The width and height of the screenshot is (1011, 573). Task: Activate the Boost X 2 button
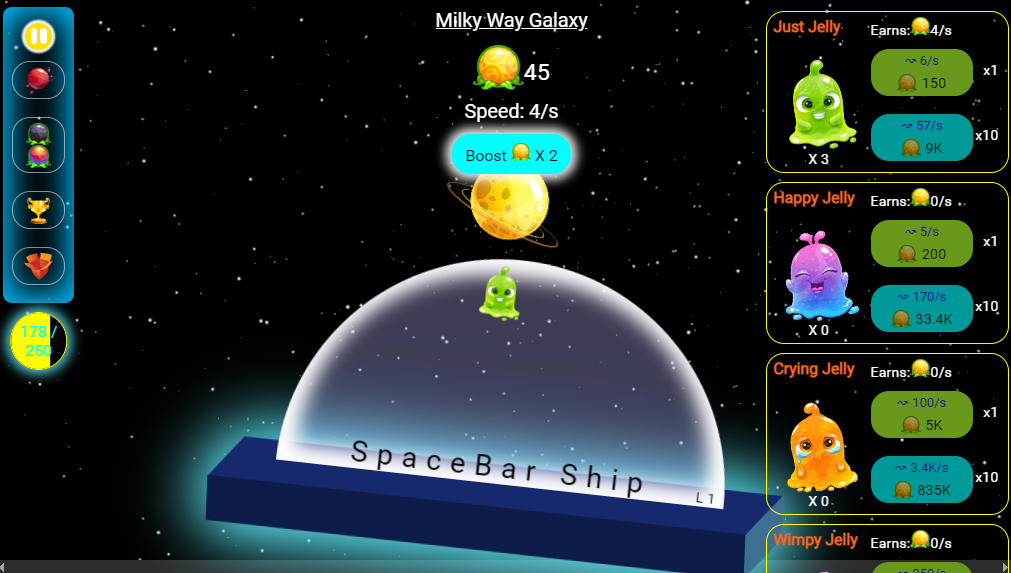pyautogui.click(x=511, y=155)
